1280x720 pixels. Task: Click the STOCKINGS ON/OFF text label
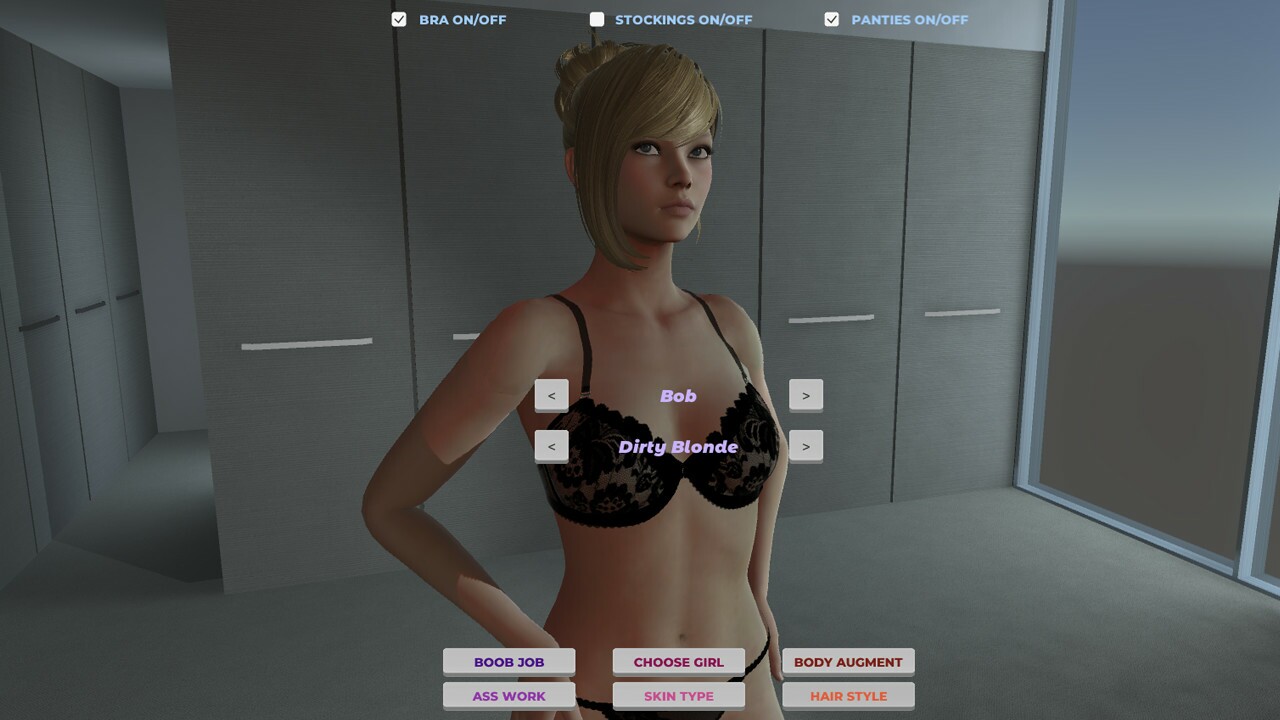point(684,19)
